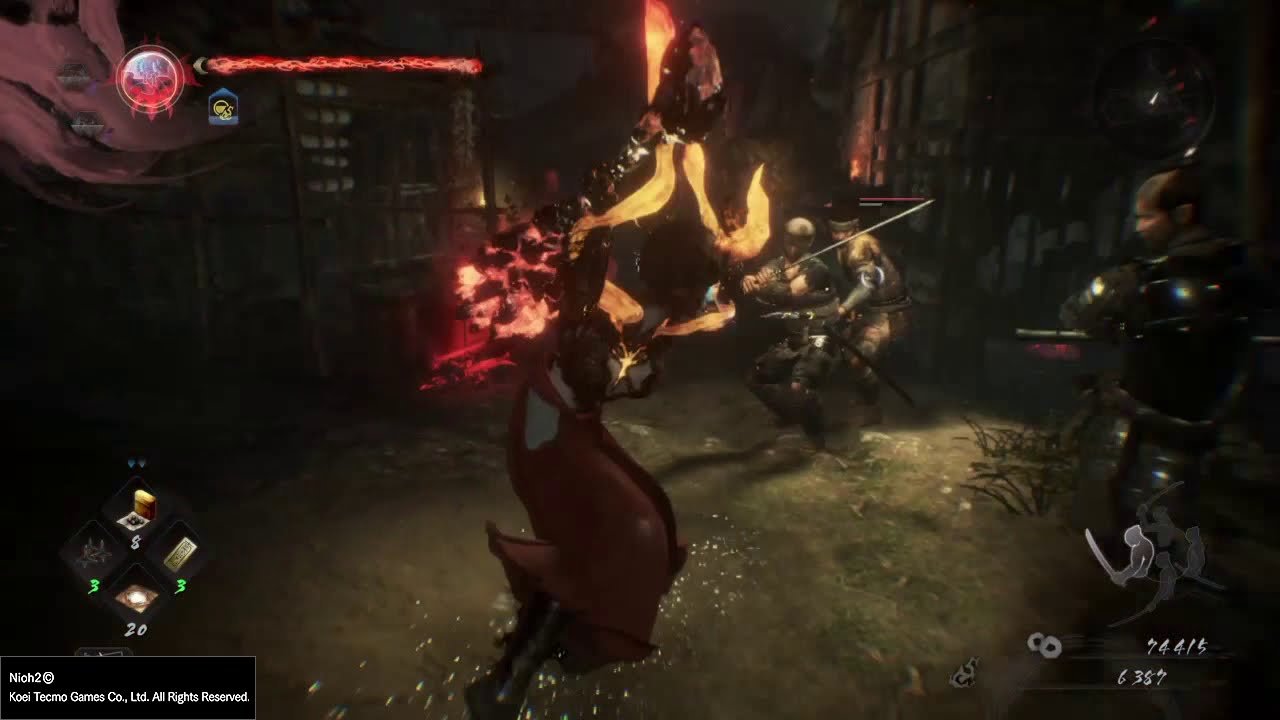Select the glowing white item with count 20
1280x720 pixels.
(135, 597)
